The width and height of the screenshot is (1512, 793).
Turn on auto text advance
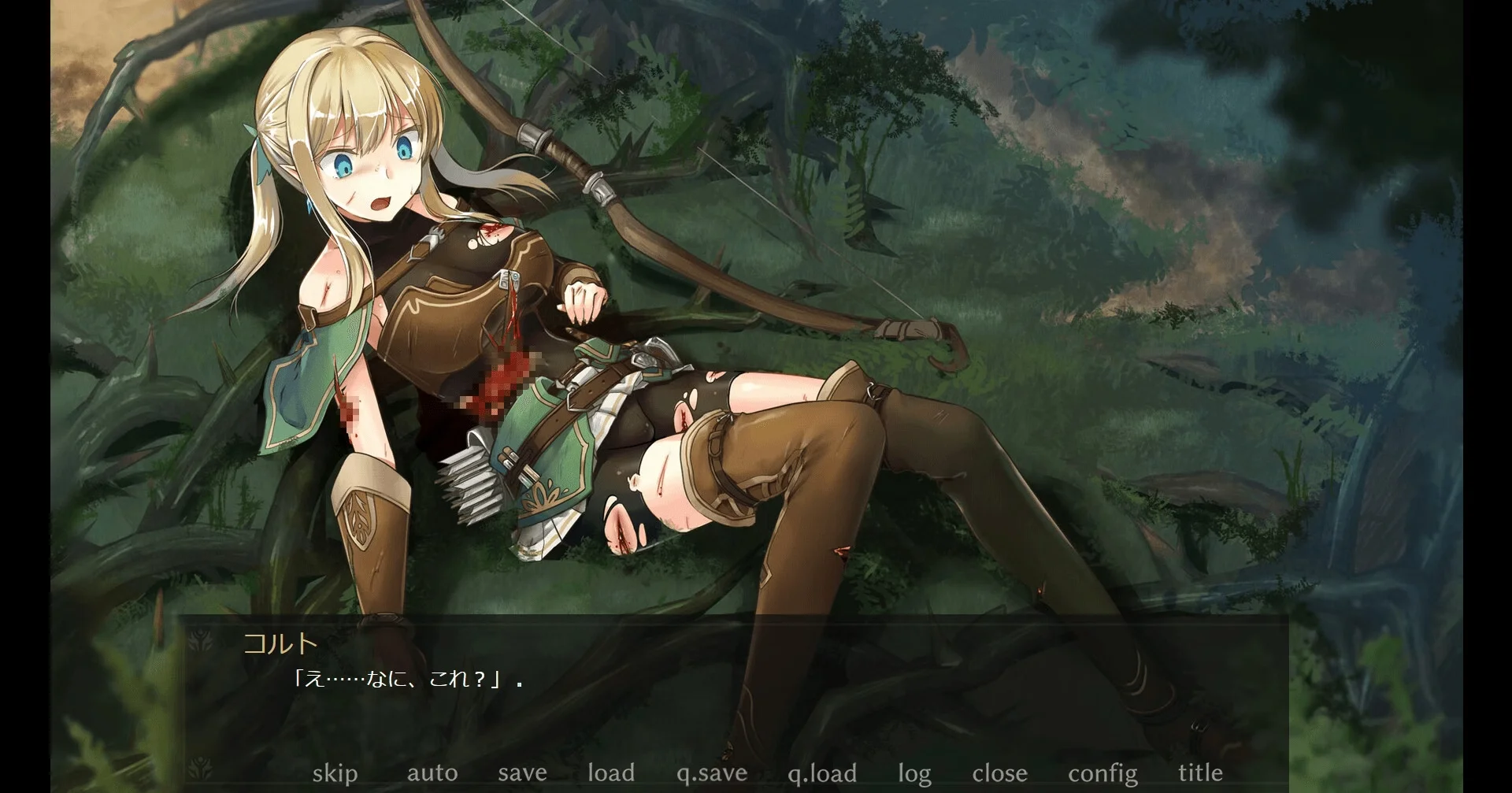point(432,773)
